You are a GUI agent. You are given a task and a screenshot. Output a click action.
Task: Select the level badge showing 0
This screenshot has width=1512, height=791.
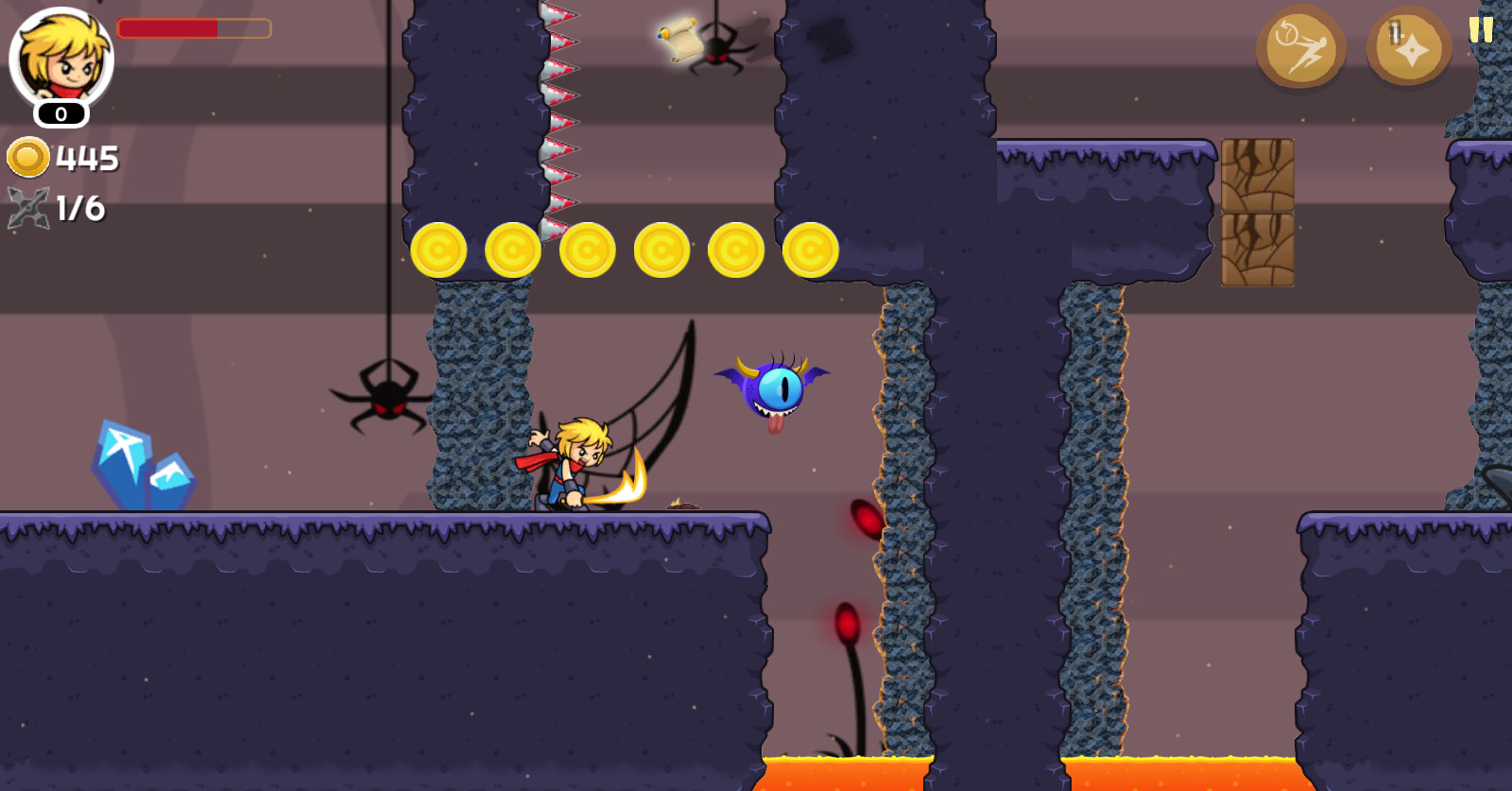pos(59,115)
